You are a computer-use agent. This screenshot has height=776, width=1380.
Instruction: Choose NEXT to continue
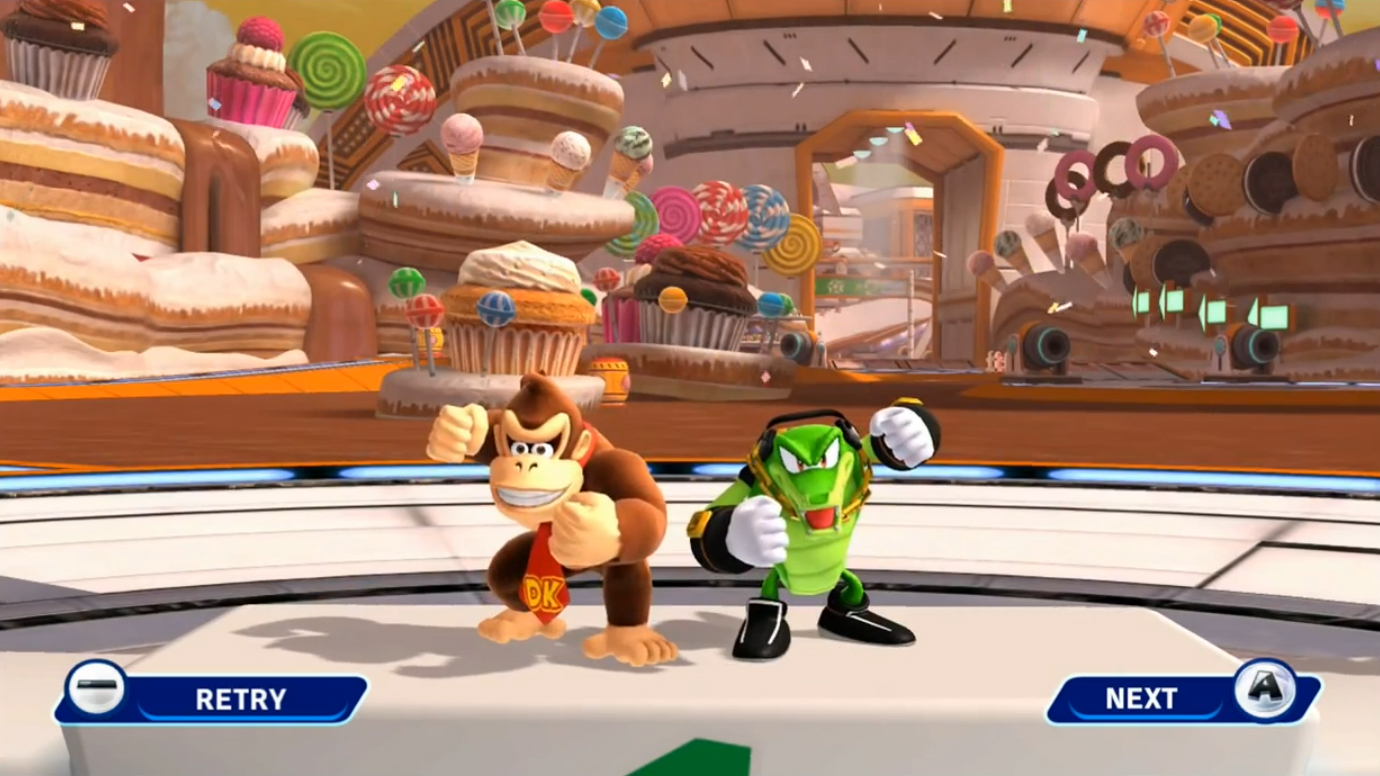point(1180,698)
